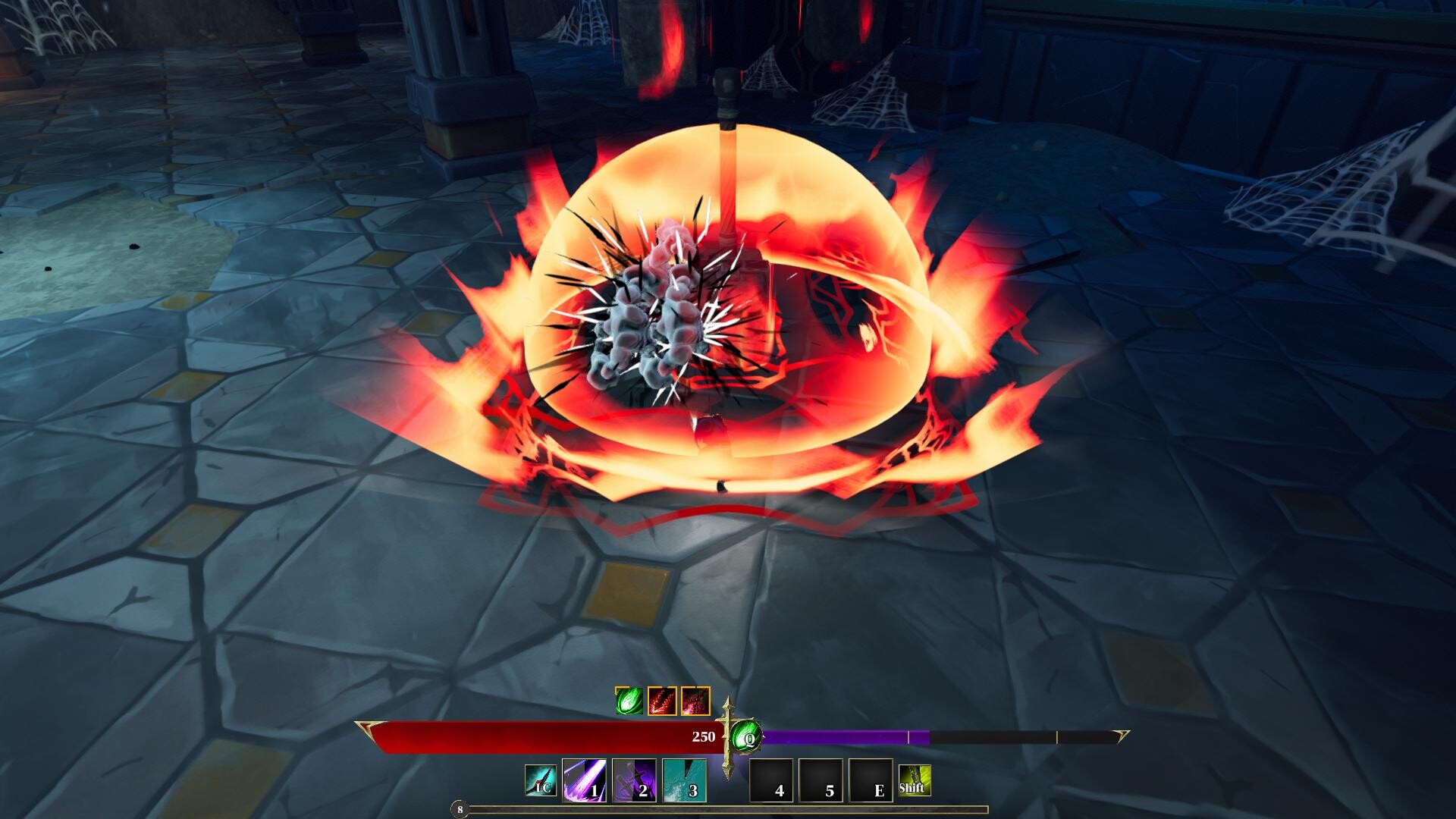This screenshot has height=819, width=1456.
Task: Select the empty ability slot 4
Action: (771, 780)
